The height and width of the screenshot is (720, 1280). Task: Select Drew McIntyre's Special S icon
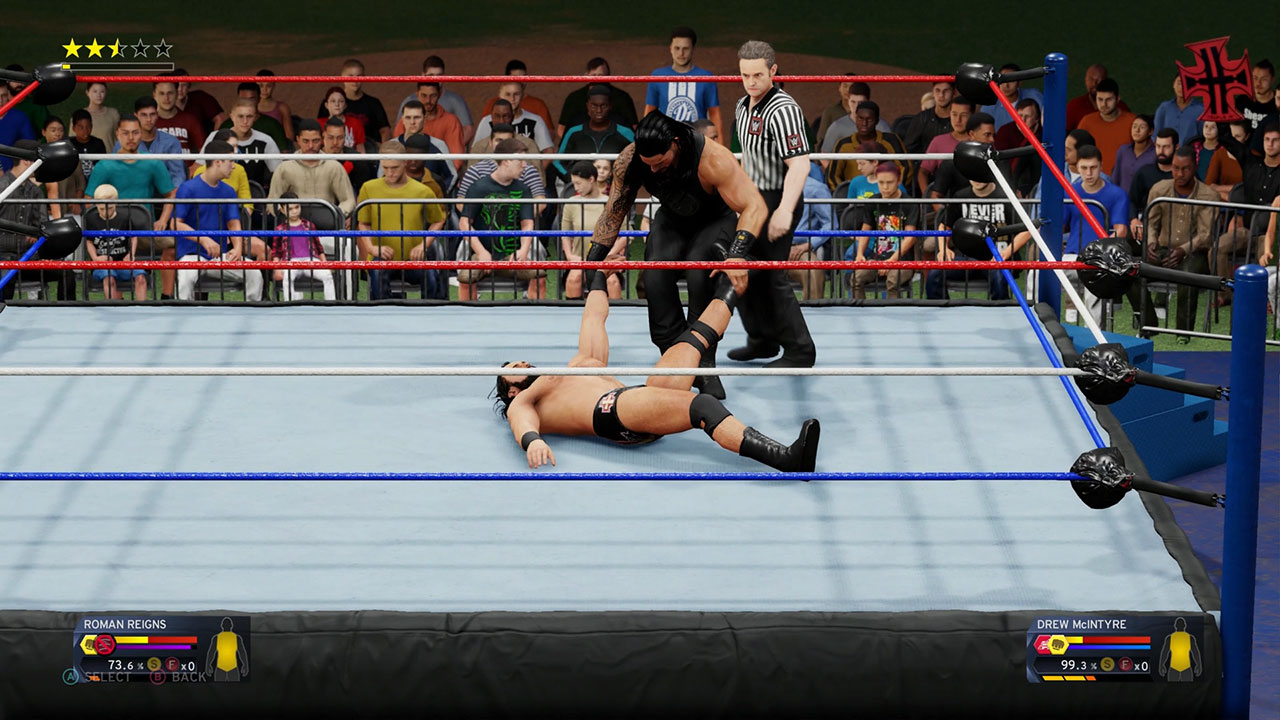tap(1107, 665)
